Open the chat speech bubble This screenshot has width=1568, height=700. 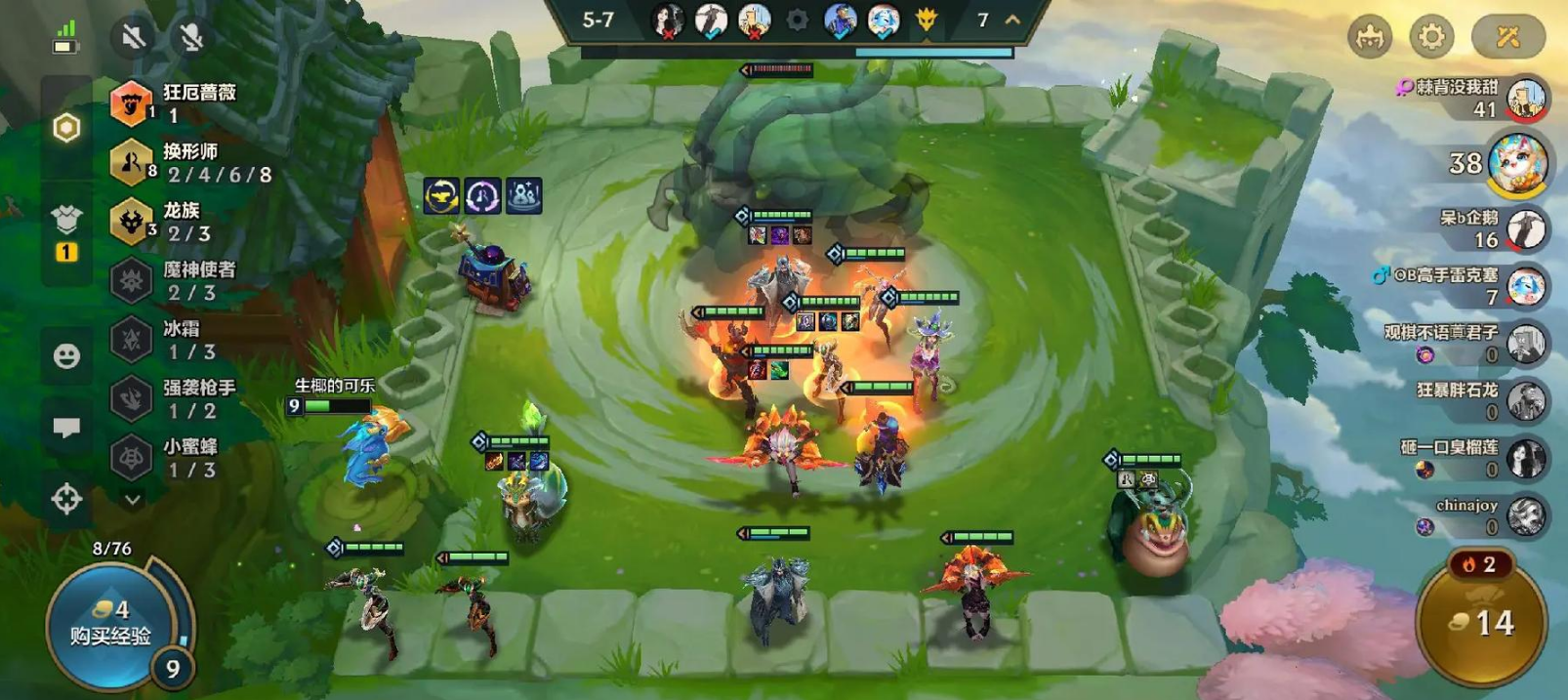point(66,427)
